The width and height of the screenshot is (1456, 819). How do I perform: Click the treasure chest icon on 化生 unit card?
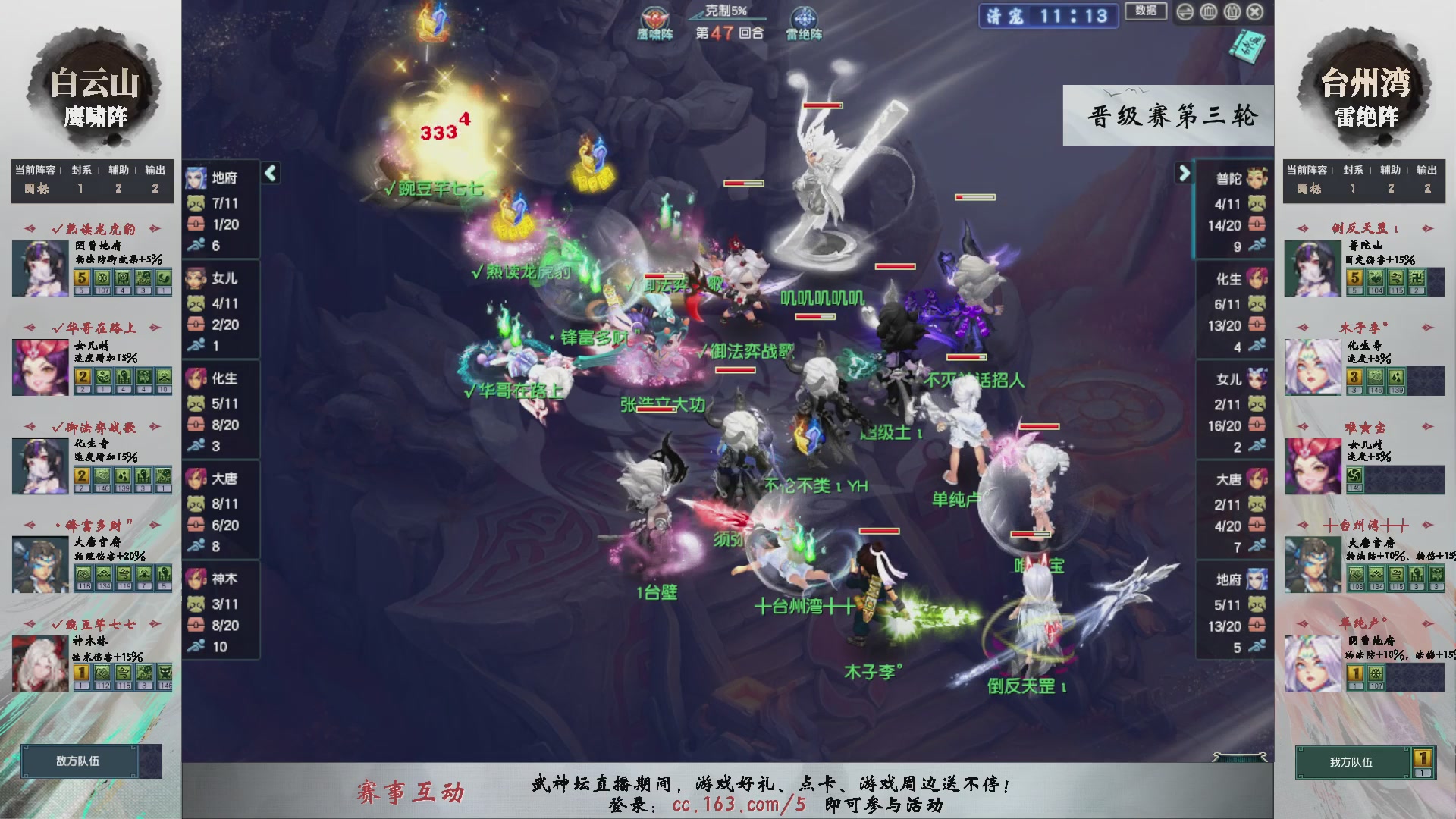point(198,425)
